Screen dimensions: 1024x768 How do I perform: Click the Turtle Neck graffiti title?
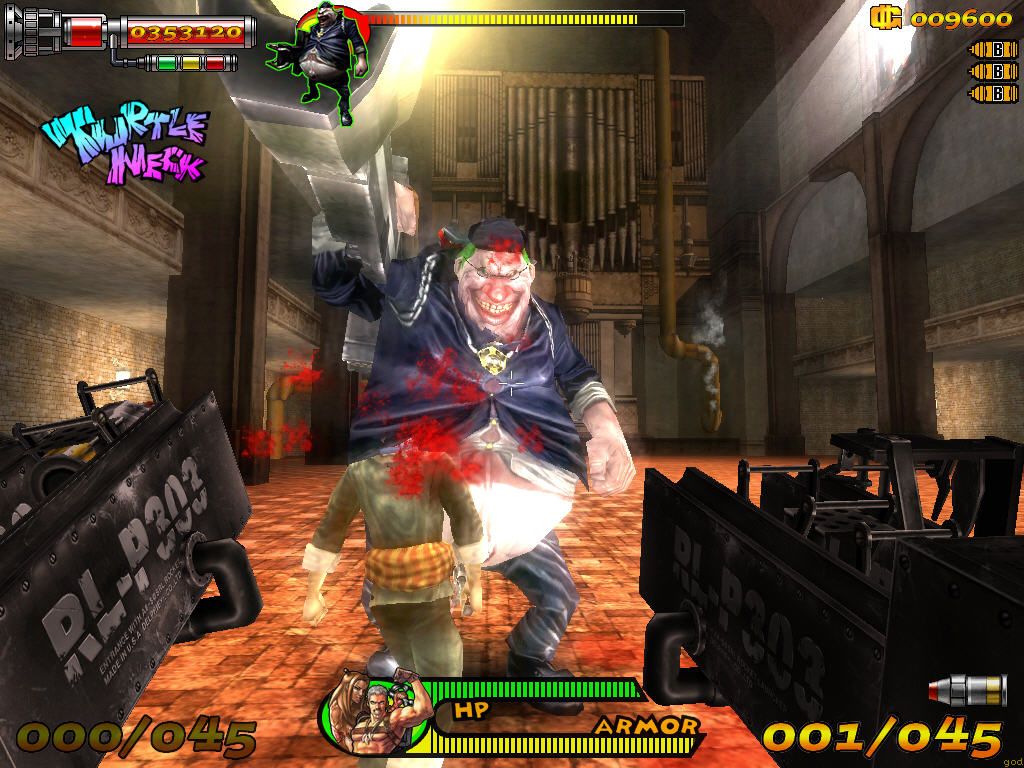[x=128, y=144]
